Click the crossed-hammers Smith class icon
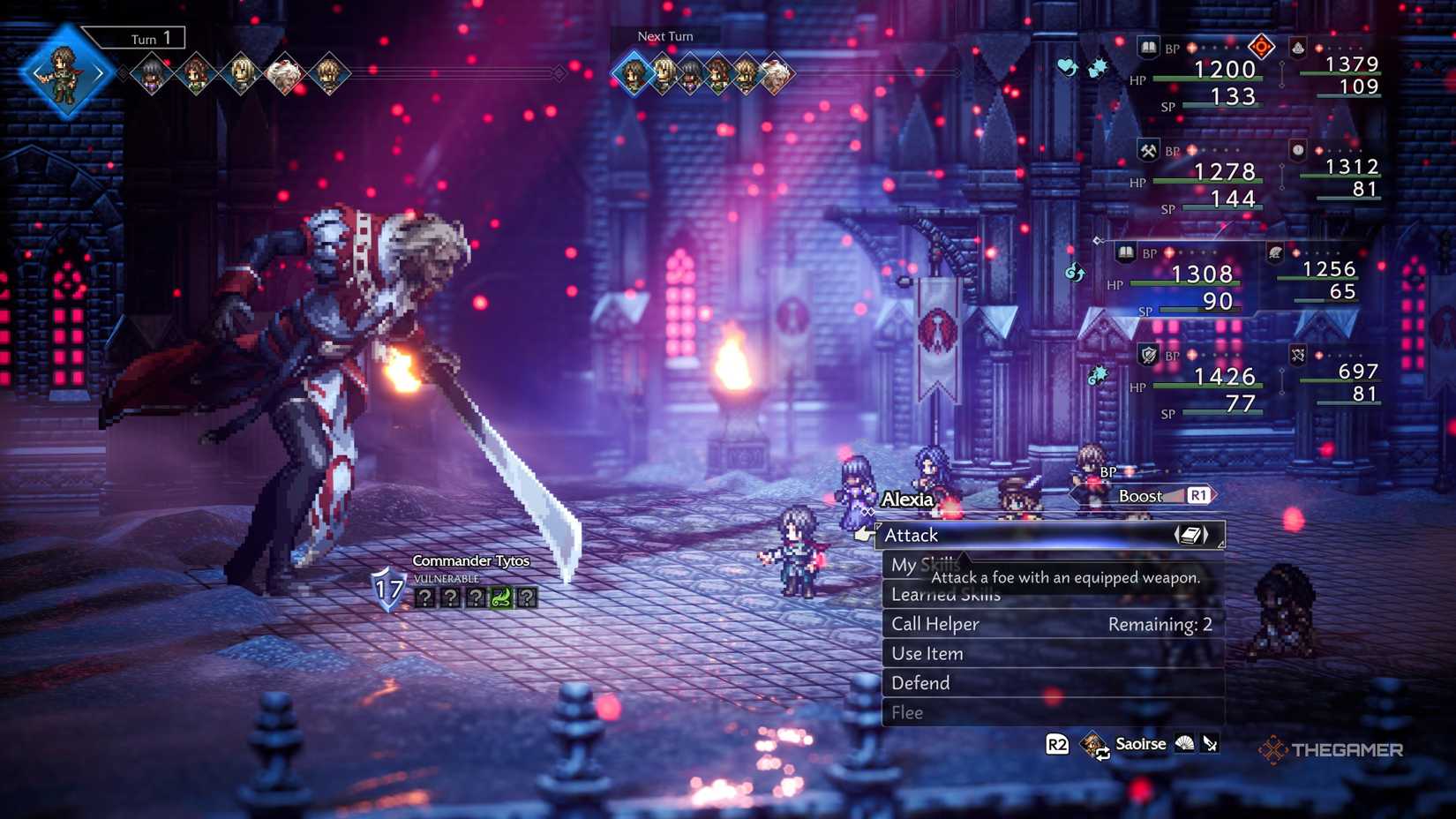The width and height of the screenshot is (1456, 819). pos(1147,152)
